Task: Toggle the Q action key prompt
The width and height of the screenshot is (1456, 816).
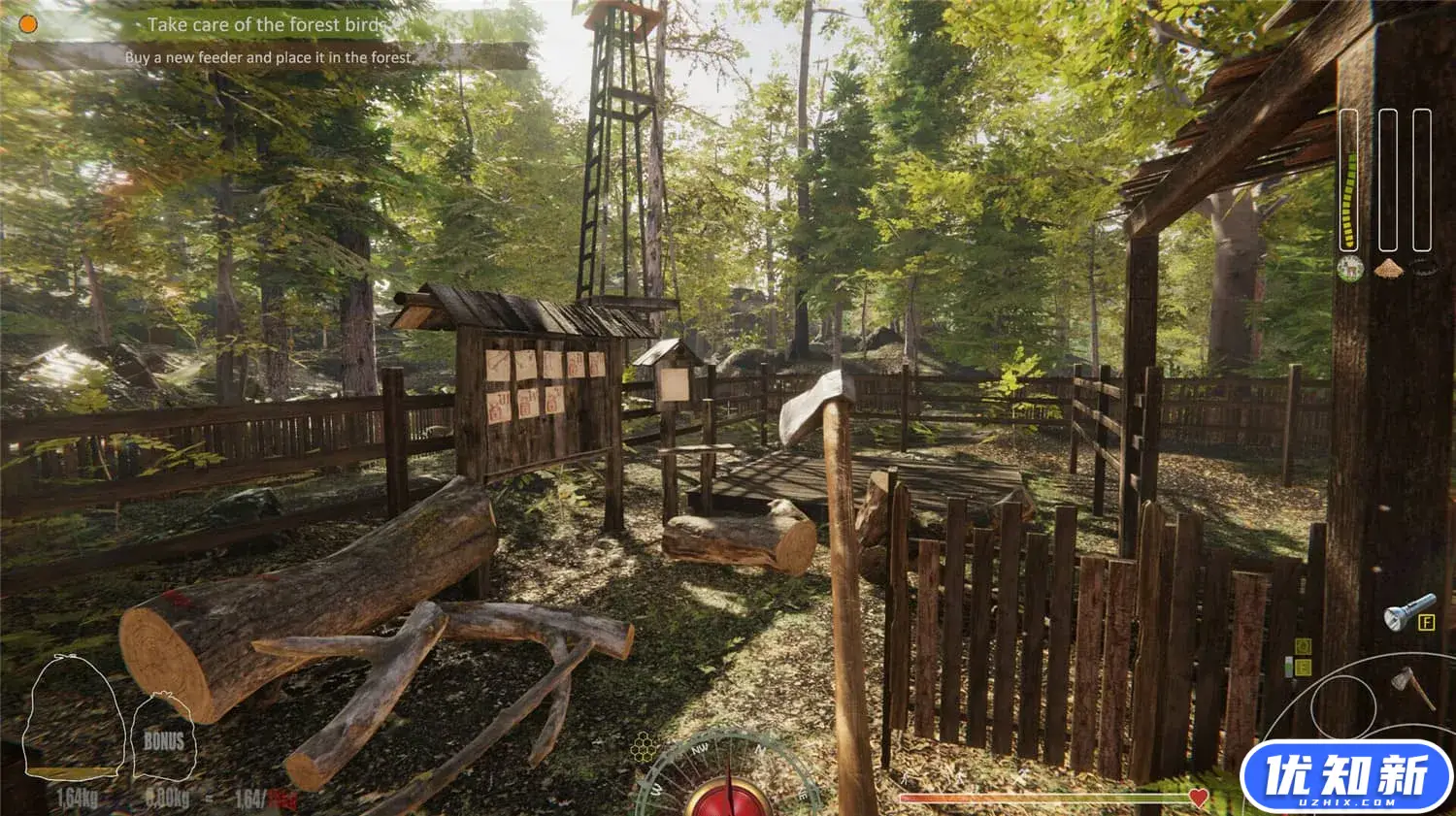Action: (1304, 646)
